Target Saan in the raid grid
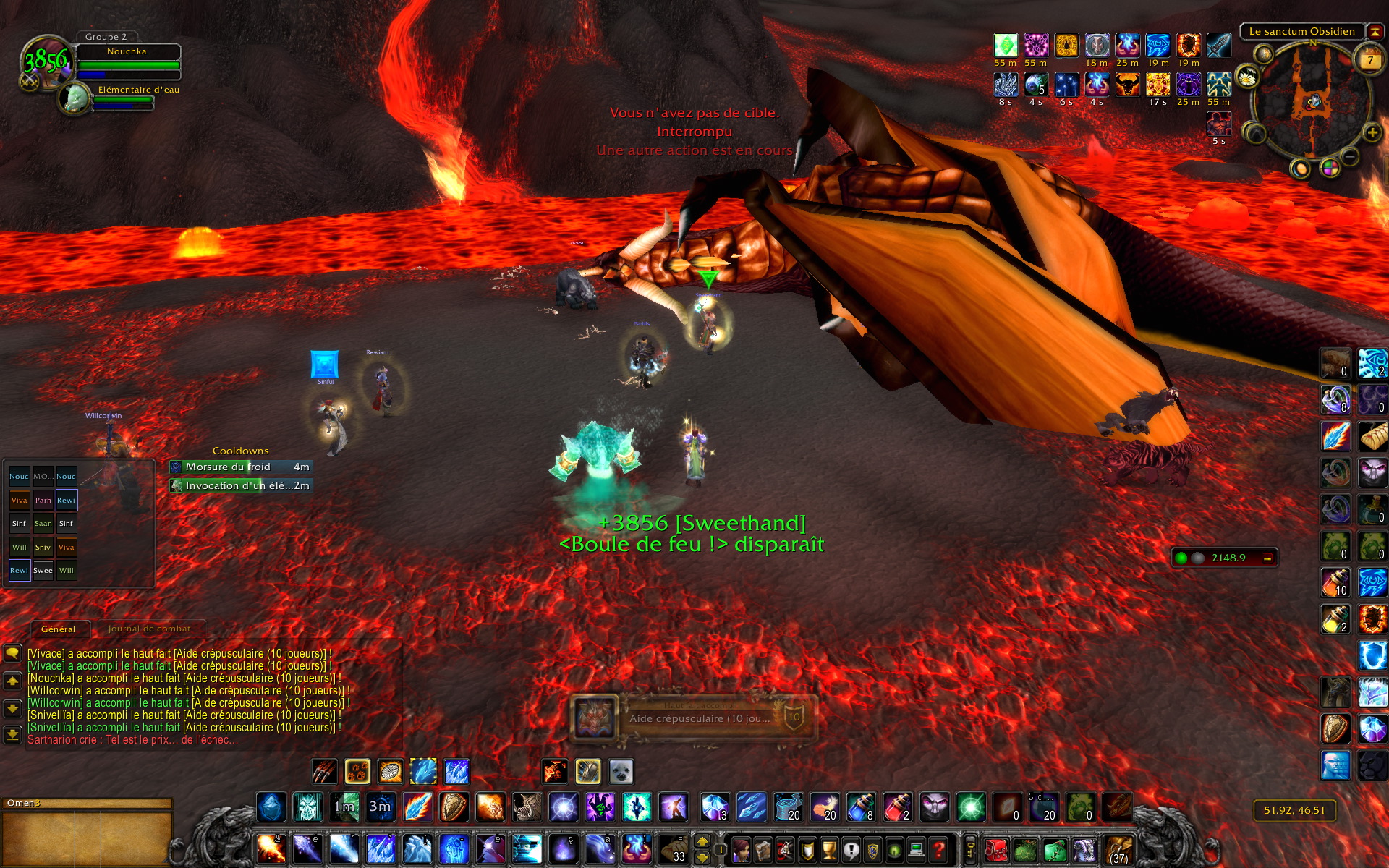 (43, 523)
